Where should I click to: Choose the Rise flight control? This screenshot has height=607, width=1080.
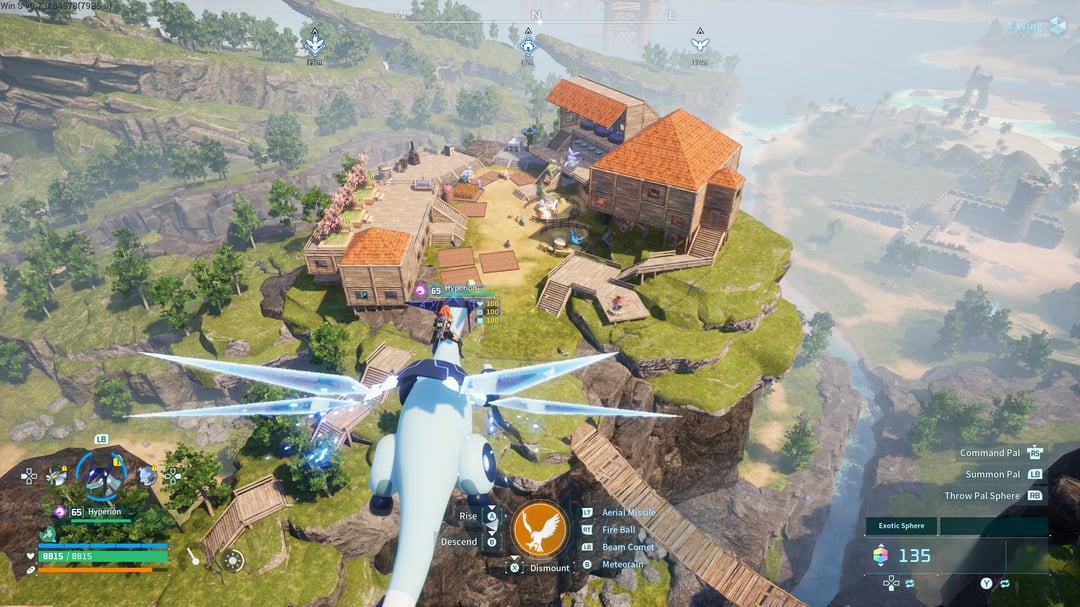point(468,516)
